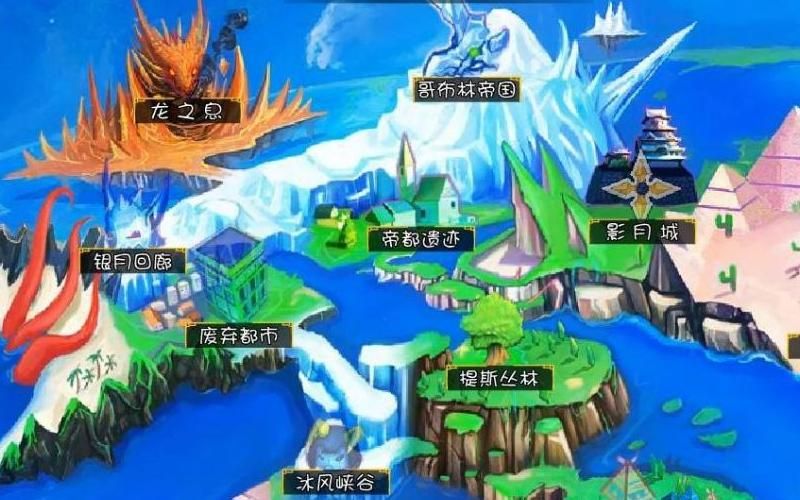Travel to the 废弃都市 map label

point(238,336)
